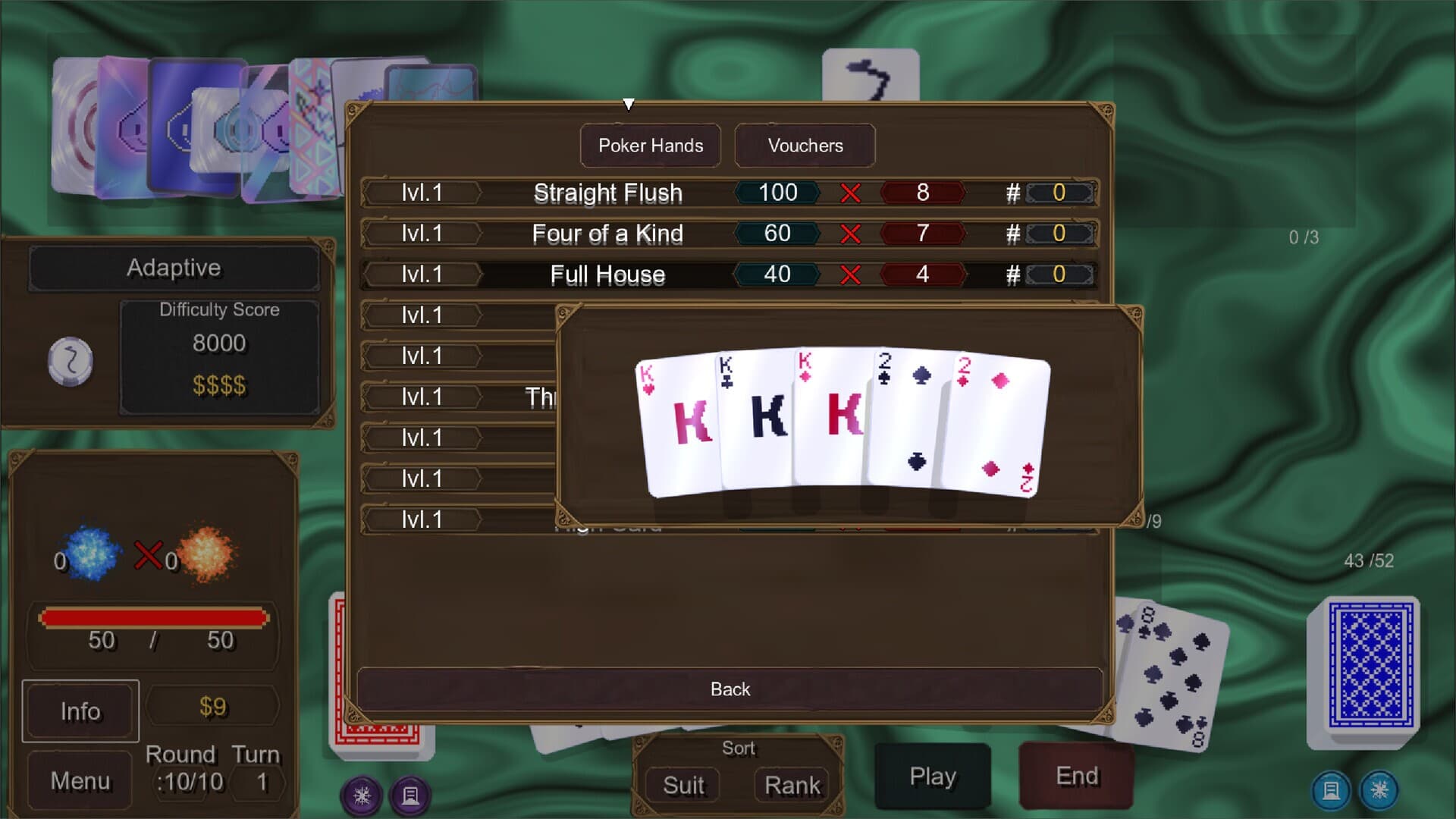Image resolution: width=1456 pixels, height=819 pixels.
Task: Click the blue list icon button
Action: [x=1331, y=790]
